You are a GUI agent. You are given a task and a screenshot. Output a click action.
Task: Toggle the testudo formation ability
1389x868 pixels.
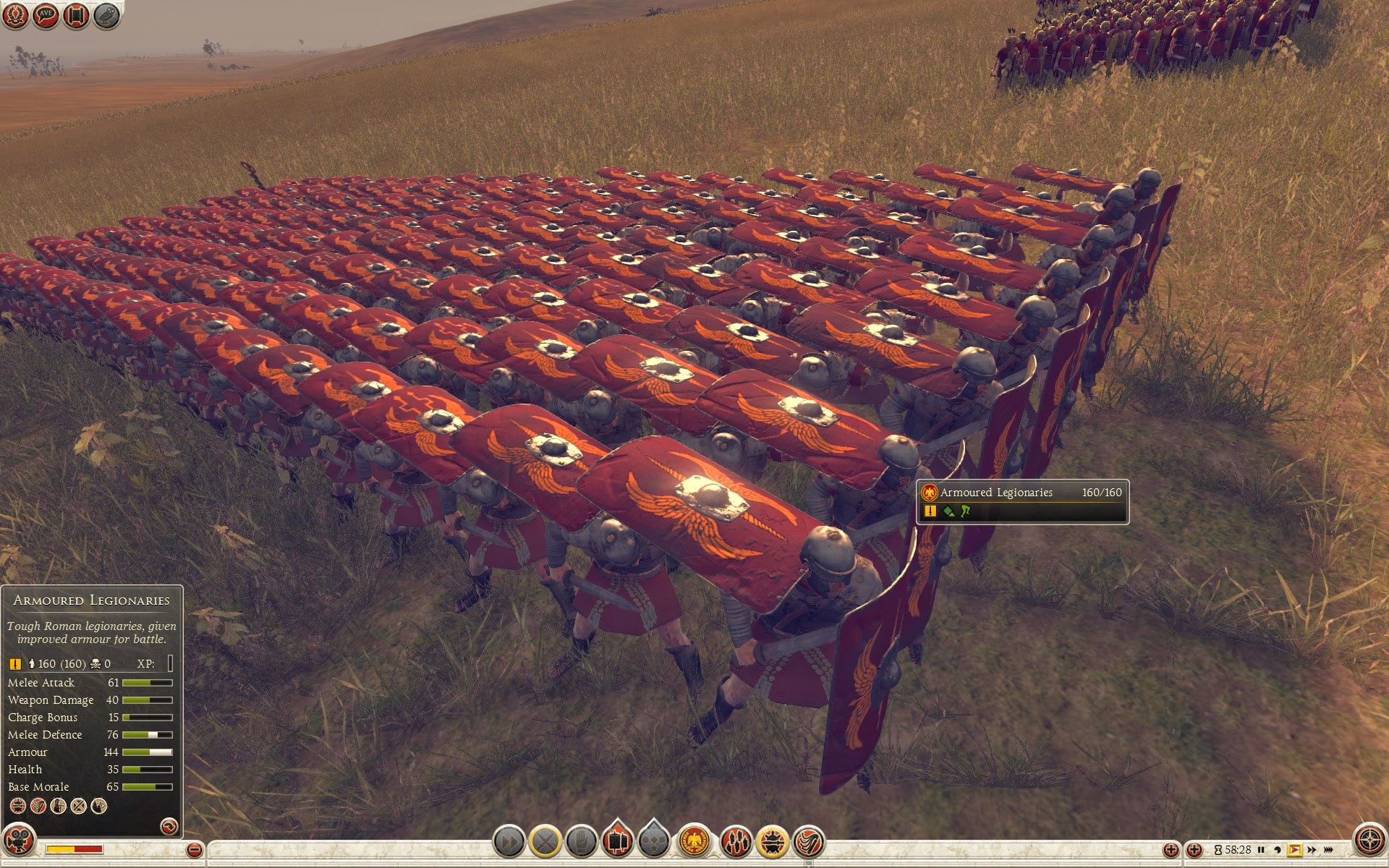[x=772, y=842]
